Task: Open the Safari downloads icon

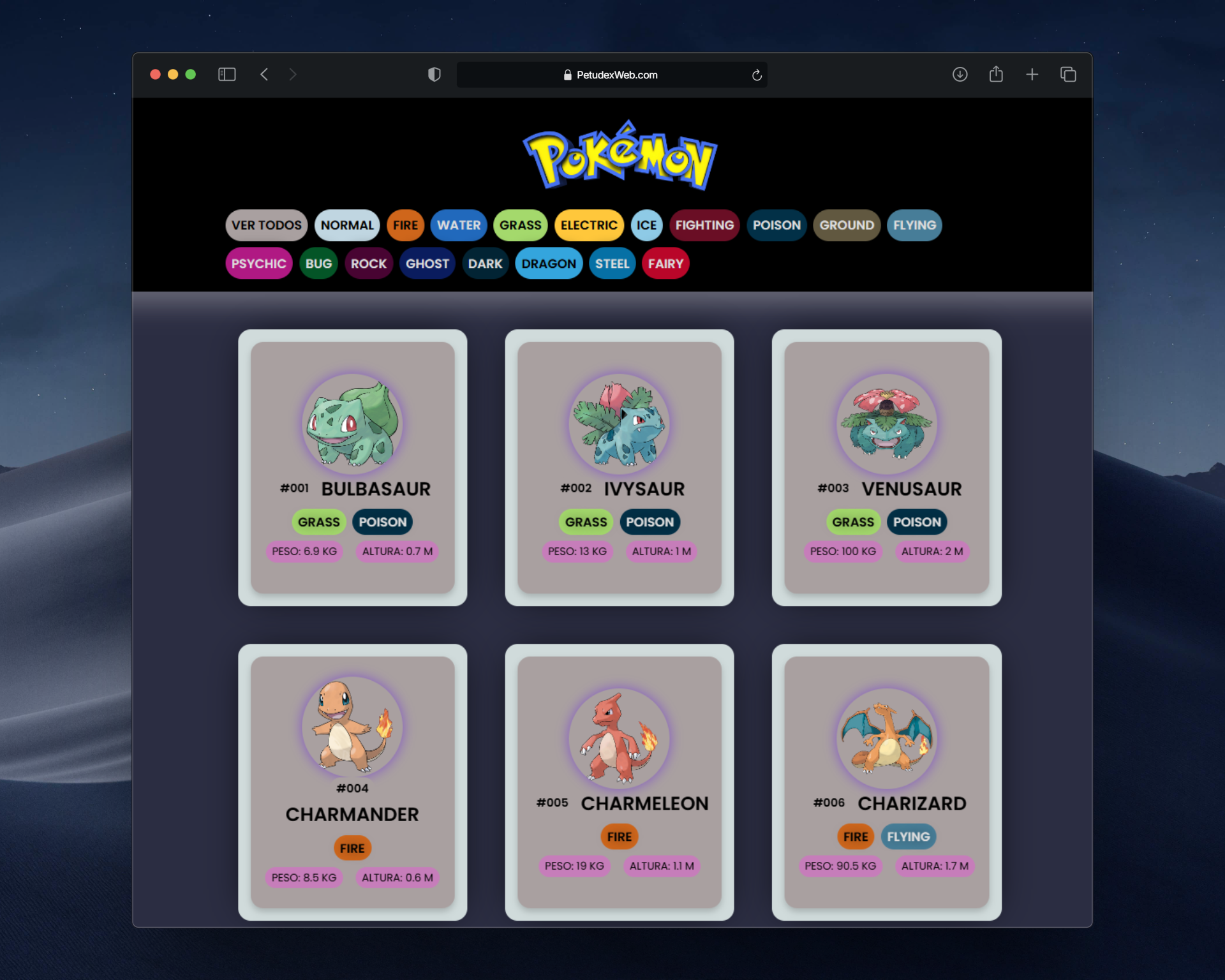Action: pos(960,75)
